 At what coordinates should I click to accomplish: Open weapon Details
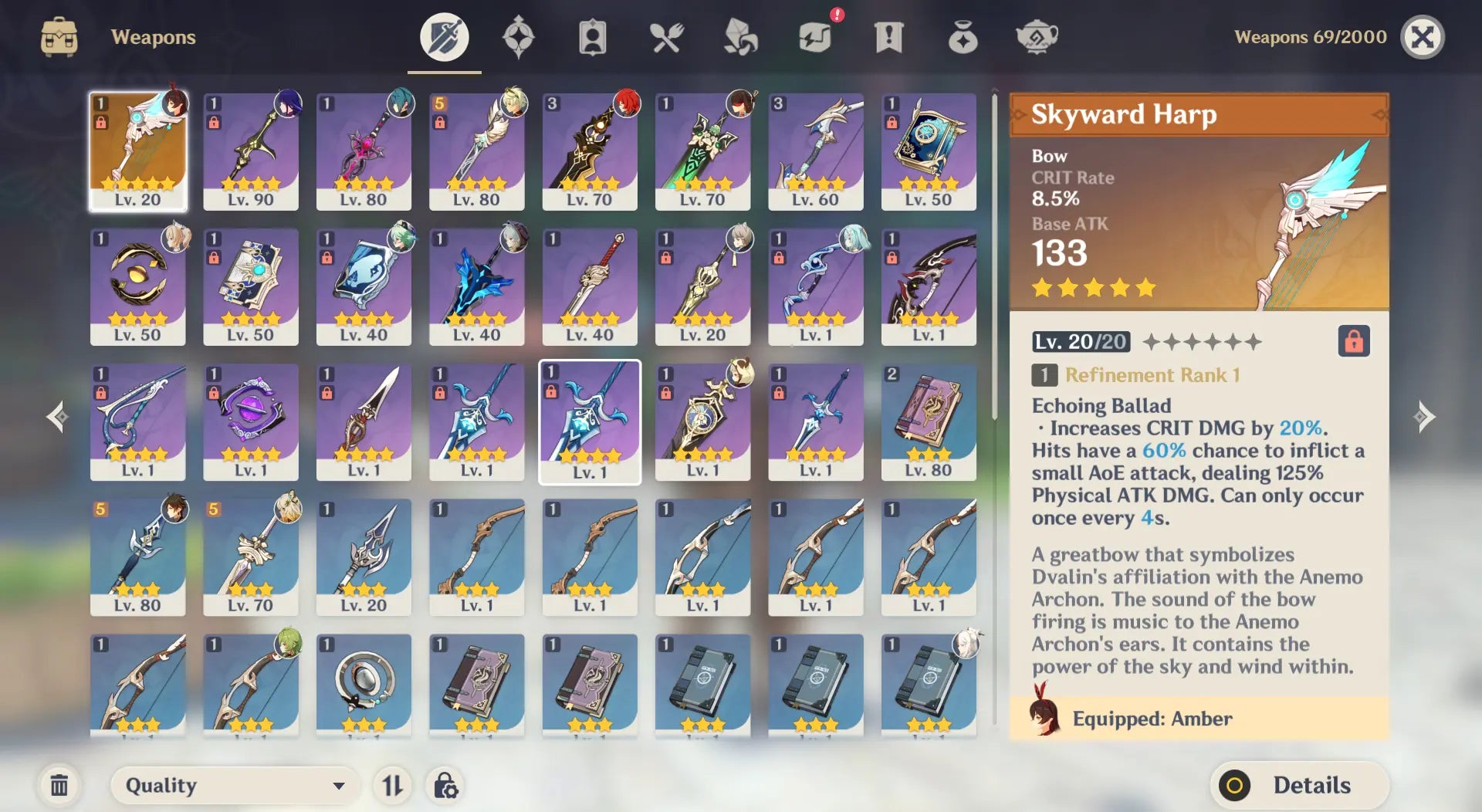point(1300,786)
